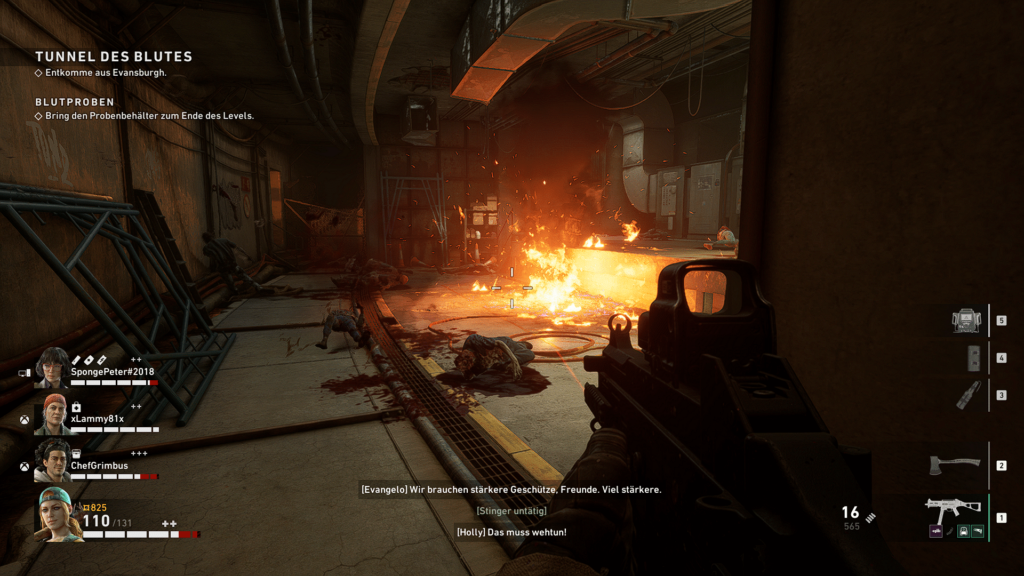The width and height of the screenshot is (1024, 576).
Task: Select xLammy81x's teammate portrait
Action: [54, 414]
